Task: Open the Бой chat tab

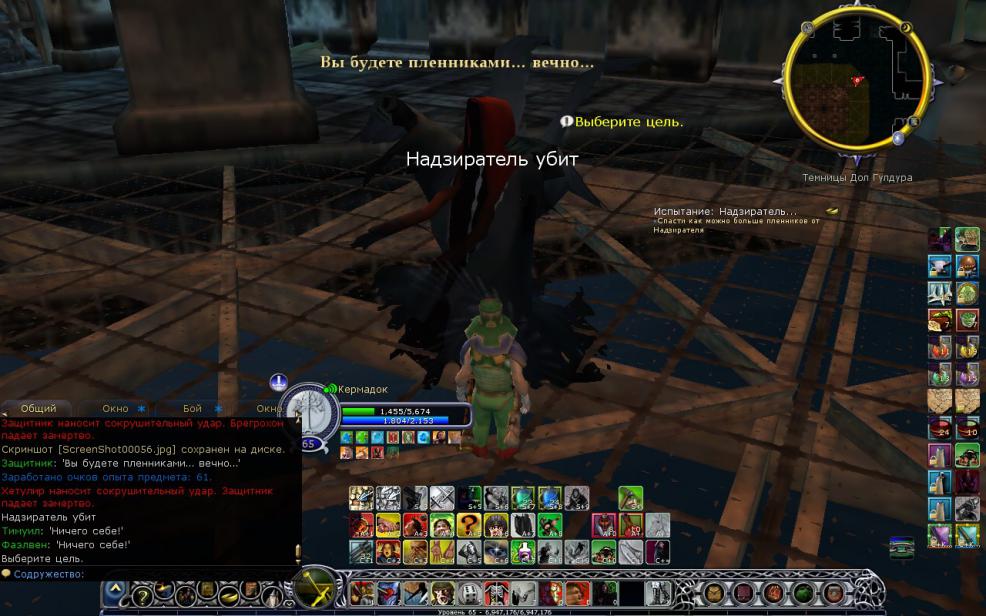Action: 192,408
